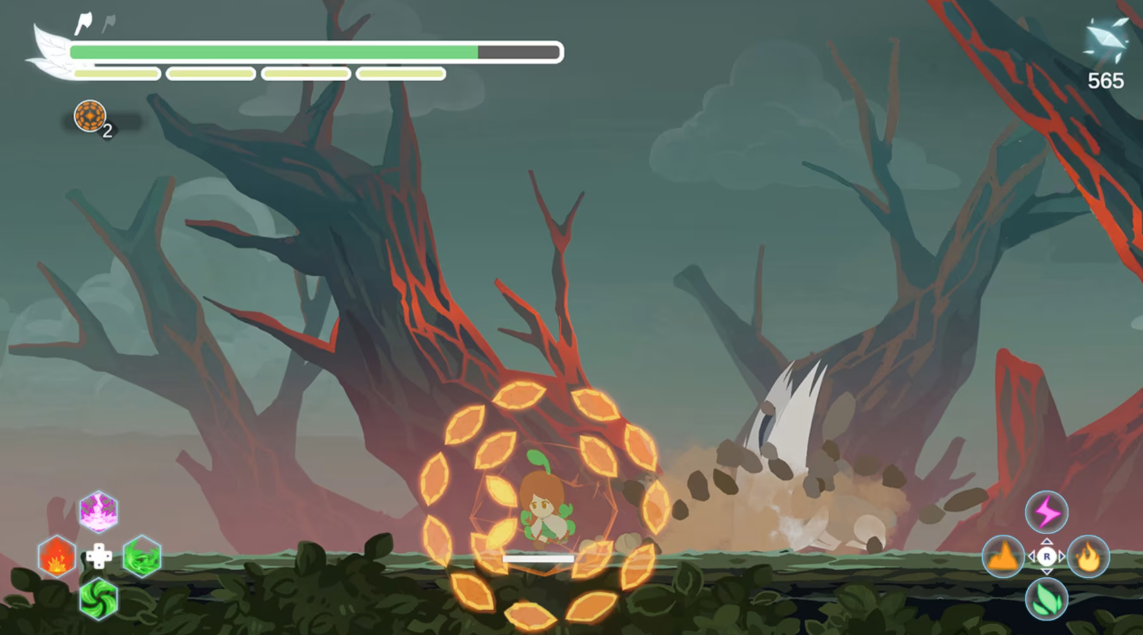
Task: Use the green slashing wind hexagon skill
Action: (142, 556)
